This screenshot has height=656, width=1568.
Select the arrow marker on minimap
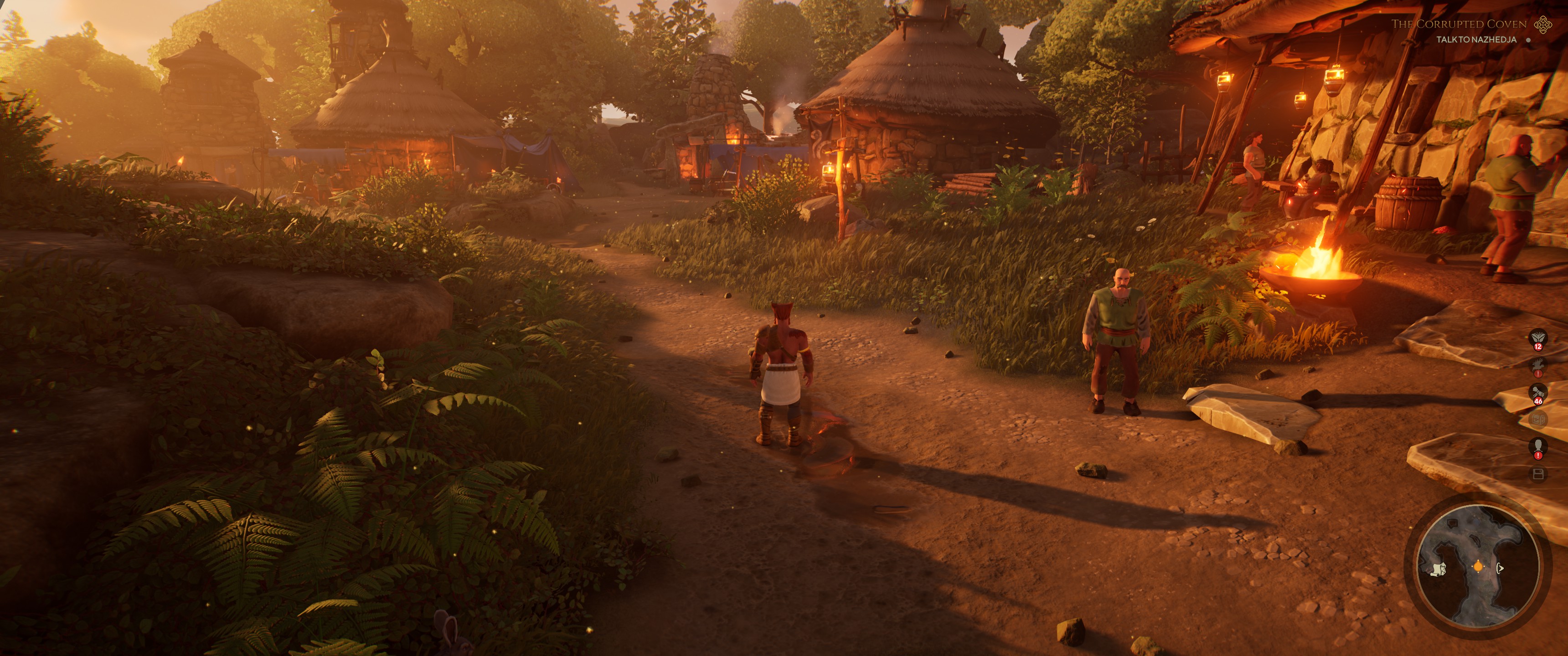1501,569
